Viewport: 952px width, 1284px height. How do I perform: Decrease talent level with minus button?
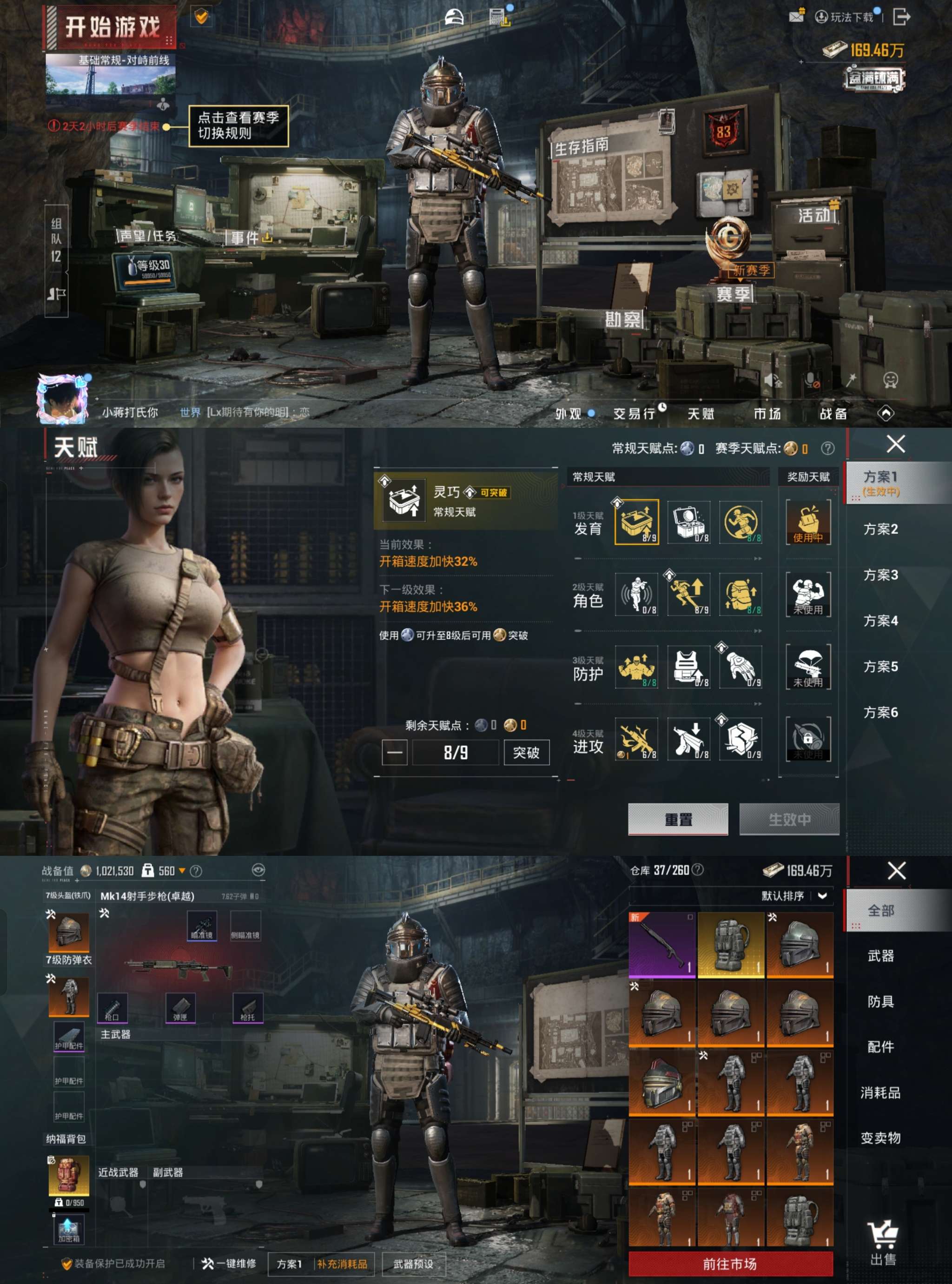[x=395, y=752]
